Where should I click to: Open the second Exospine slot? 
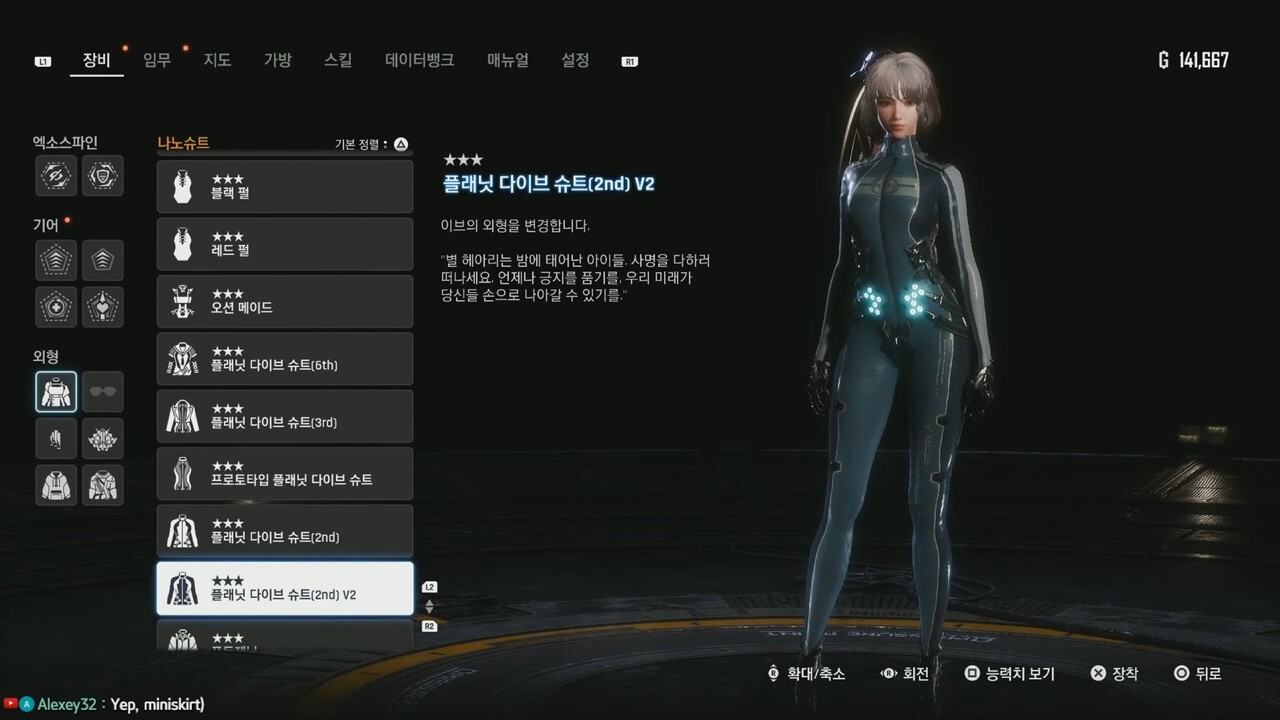103,176
